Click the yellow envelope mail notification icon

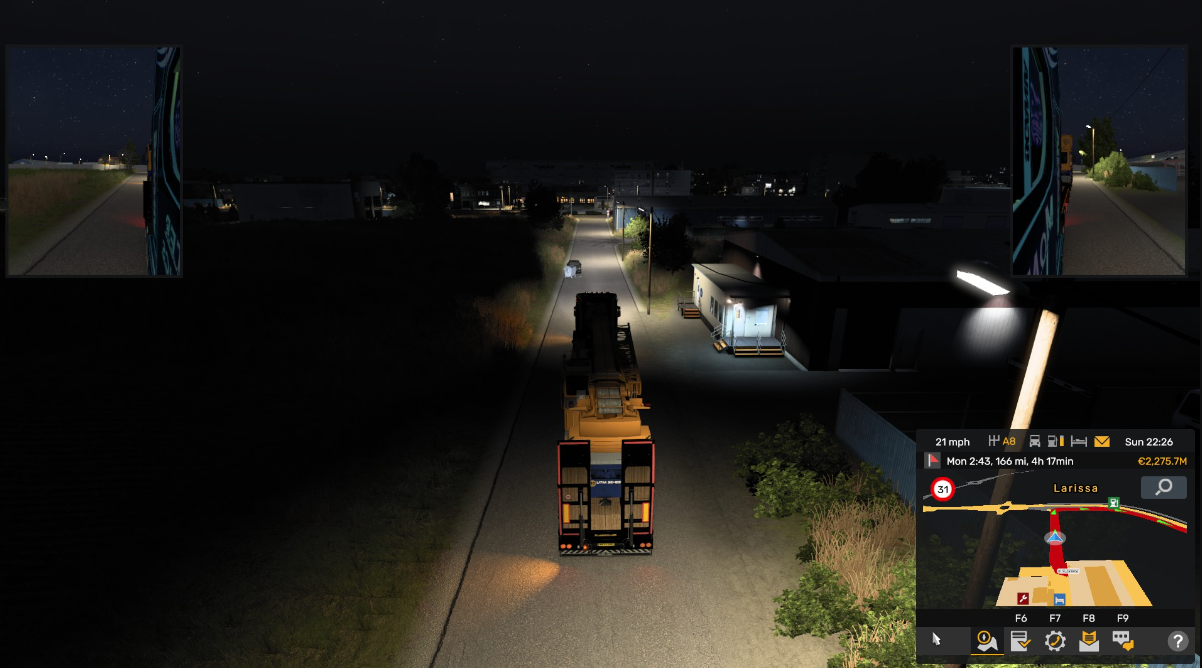(1102, 441)
